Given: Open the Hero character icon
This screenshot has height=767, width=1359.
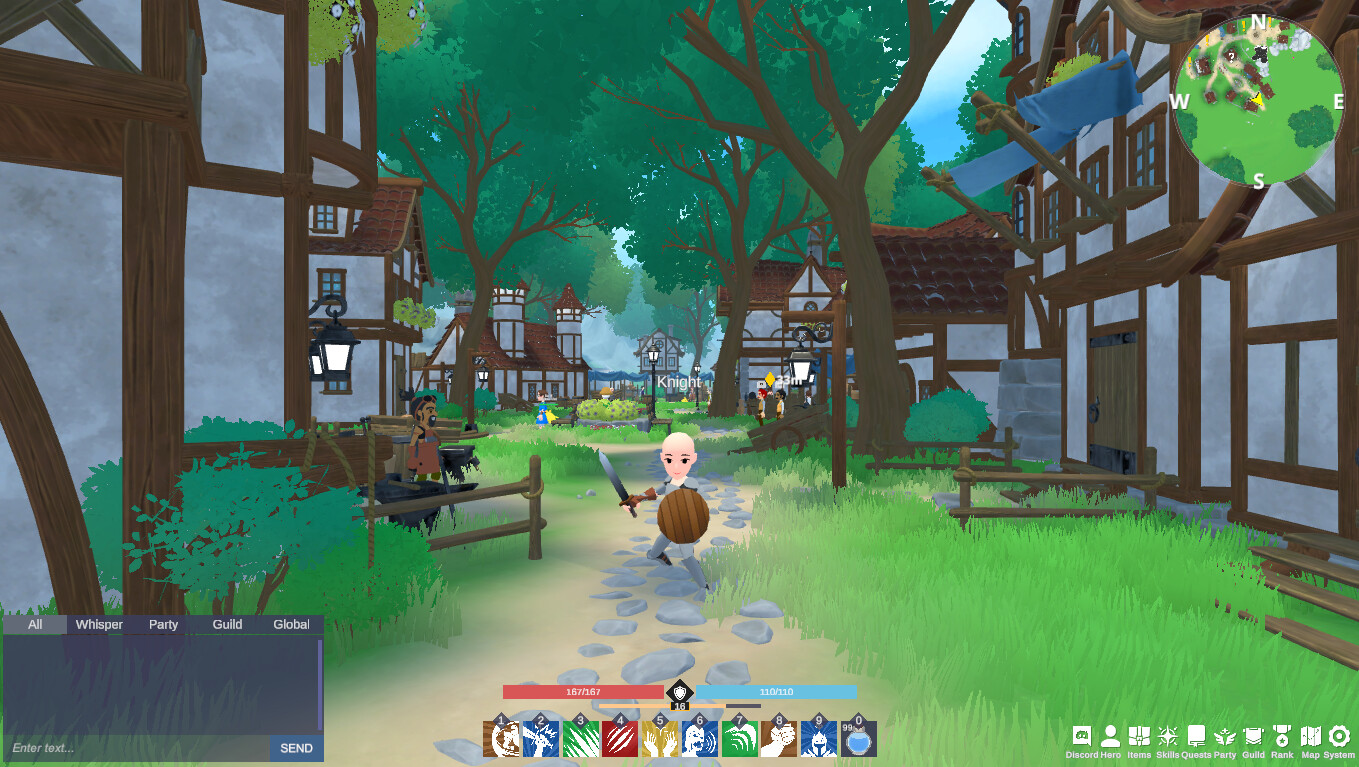Looking at the screenshot, I should [x=1112, y=735].
